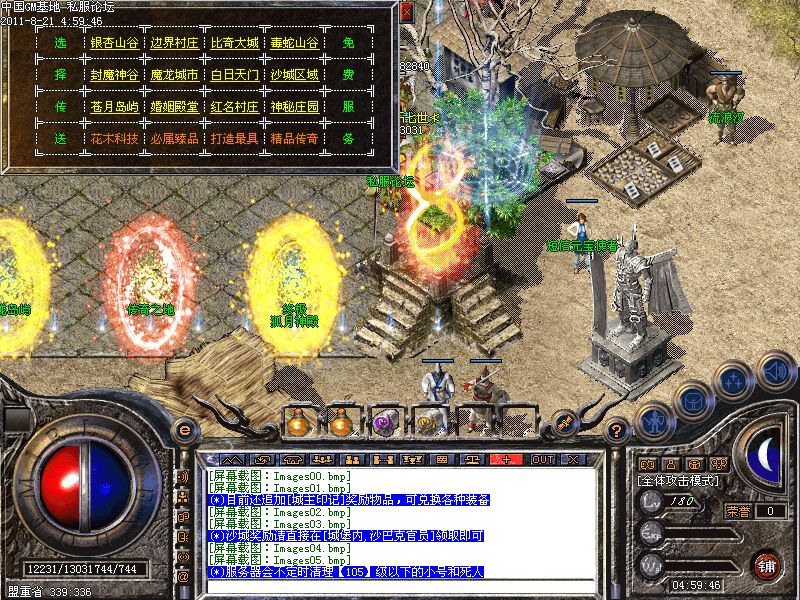Select the 精品传奇 orange link
This screenshot has width=800, height=600.
(x=294, y=138)
